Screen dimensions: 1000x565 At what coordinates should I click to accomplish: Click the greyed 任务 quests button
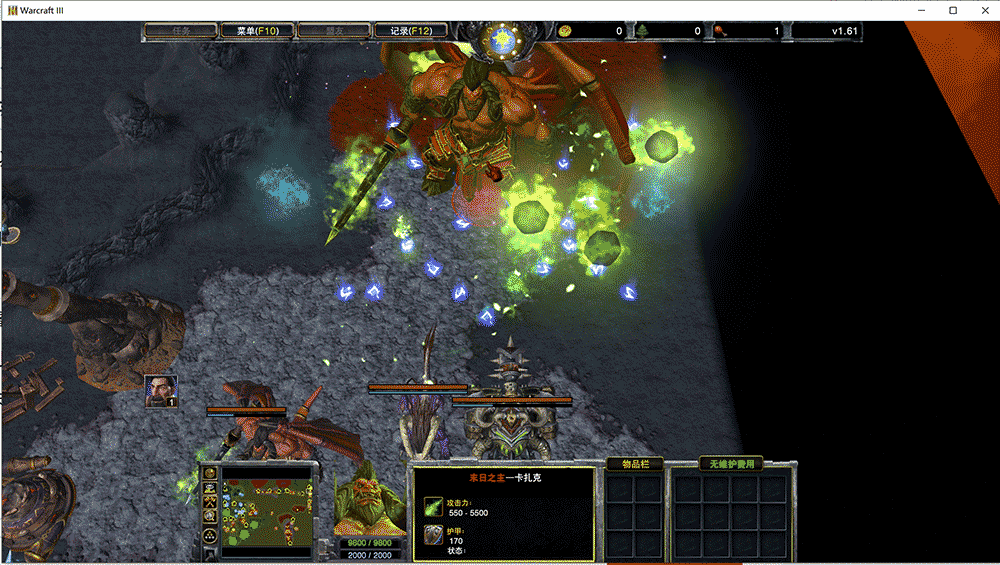(180, 31)
